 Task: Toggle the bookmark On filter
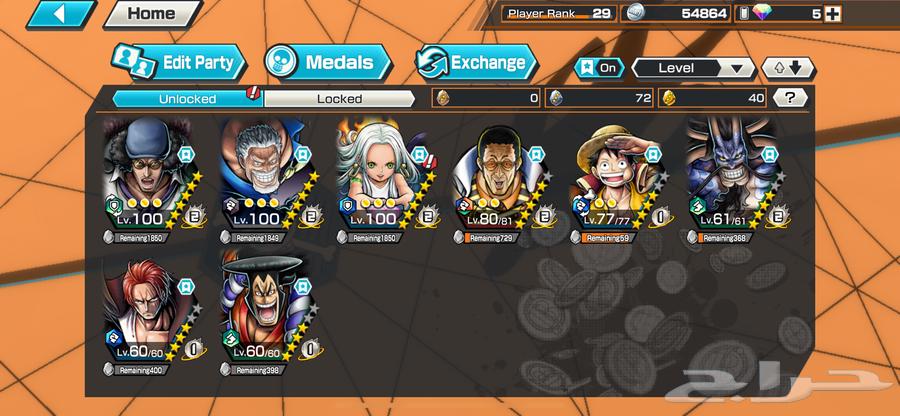[599, 68]
